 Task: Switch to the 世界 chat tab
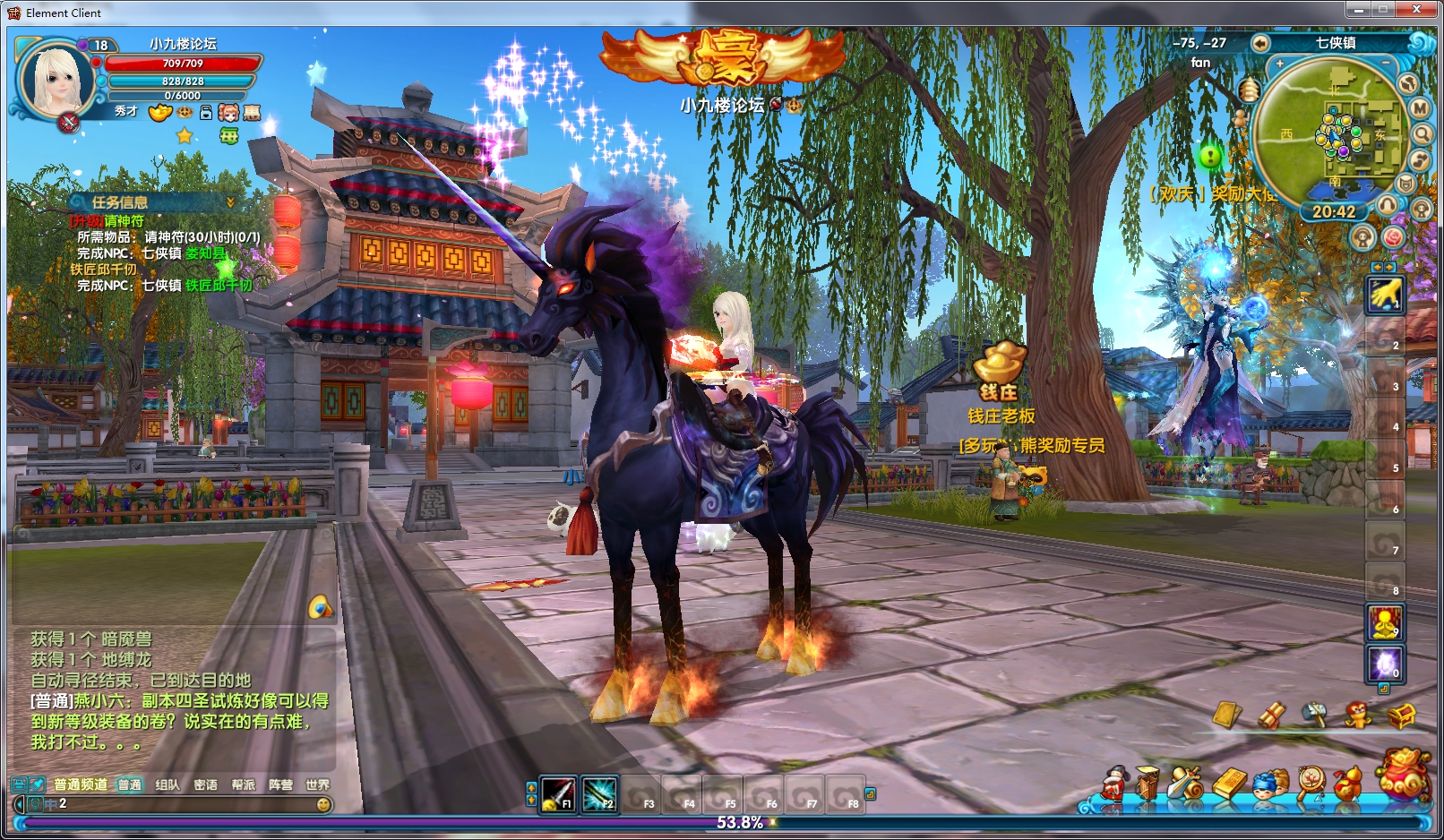point(317,784)
